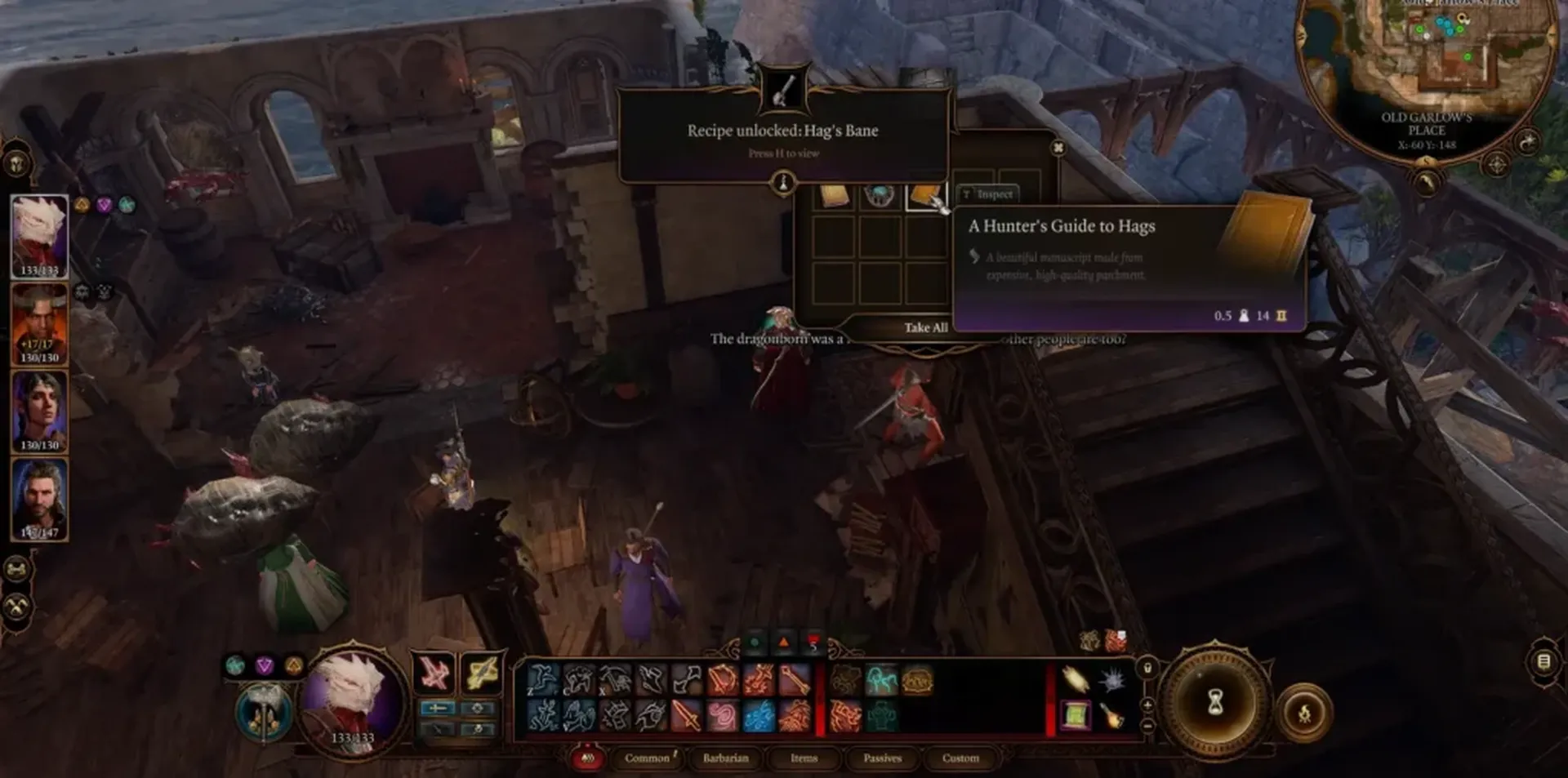Viewport: 1568px width, 778px height.
Task: Select the purple-framed scroll icon in the hotbar
Action: point(1076,716)
